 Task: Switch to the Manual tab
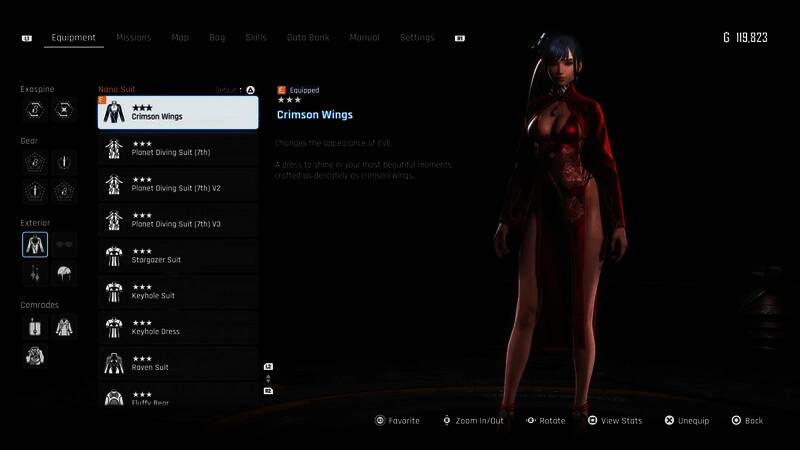[364, 38]
